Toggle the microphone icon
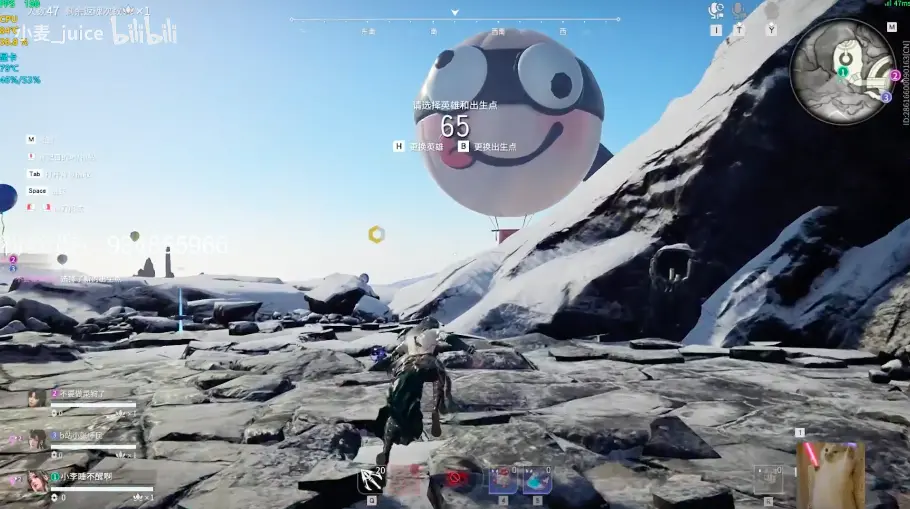The height and width of the screenshot is (509, 910). 739,10
